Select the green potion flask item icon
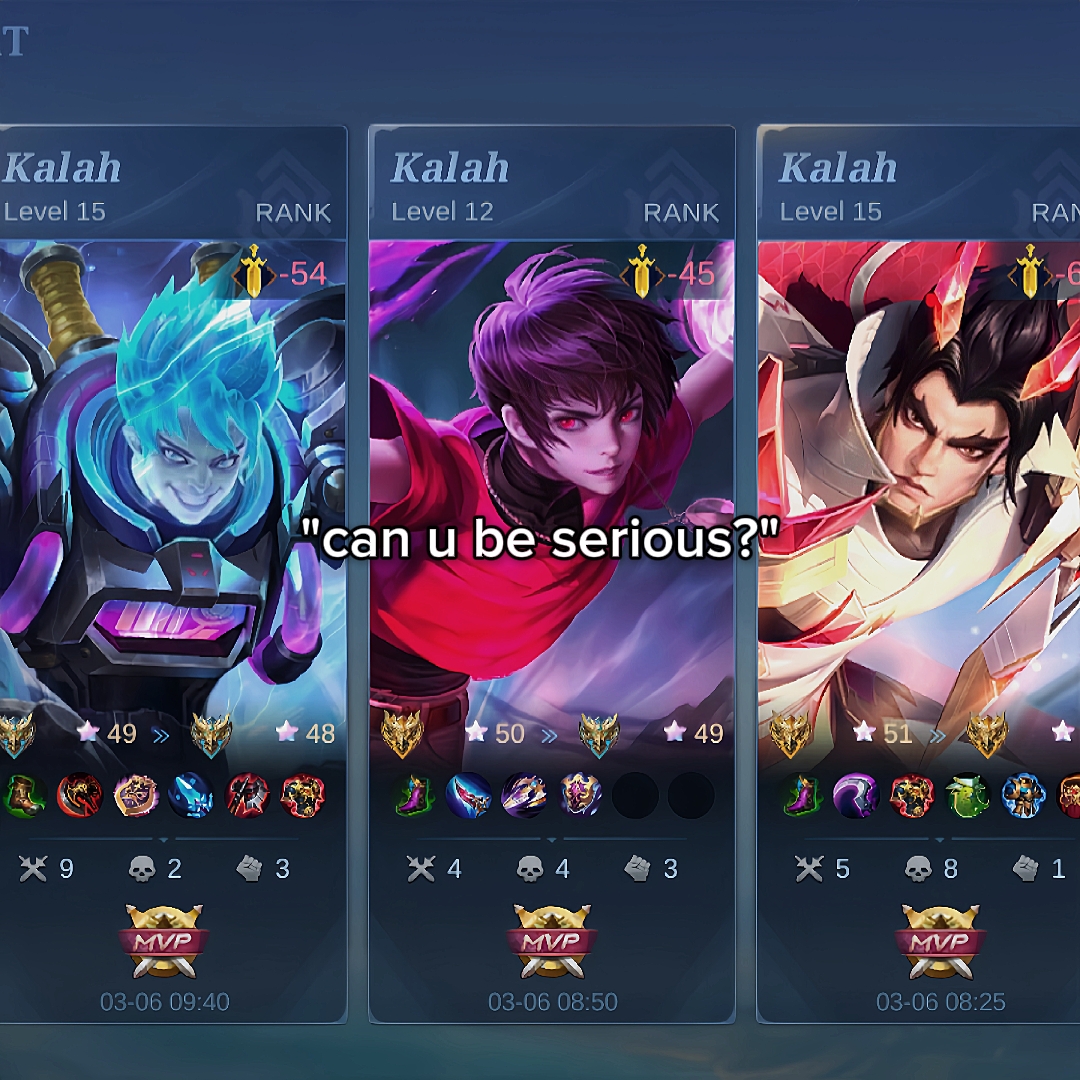 [967, 797]
